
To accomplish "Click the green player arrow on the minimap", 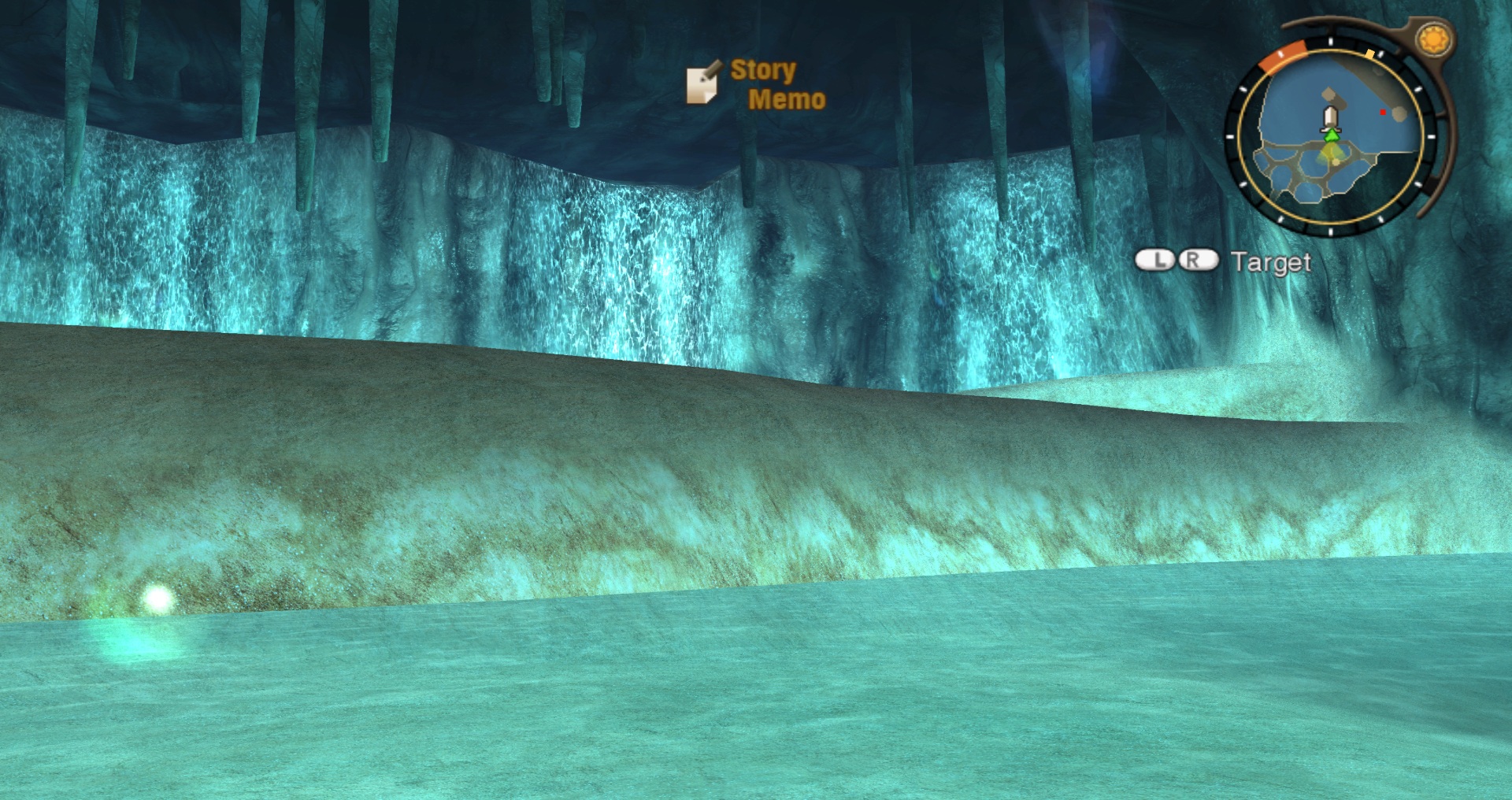I will tap(1330, 135).
